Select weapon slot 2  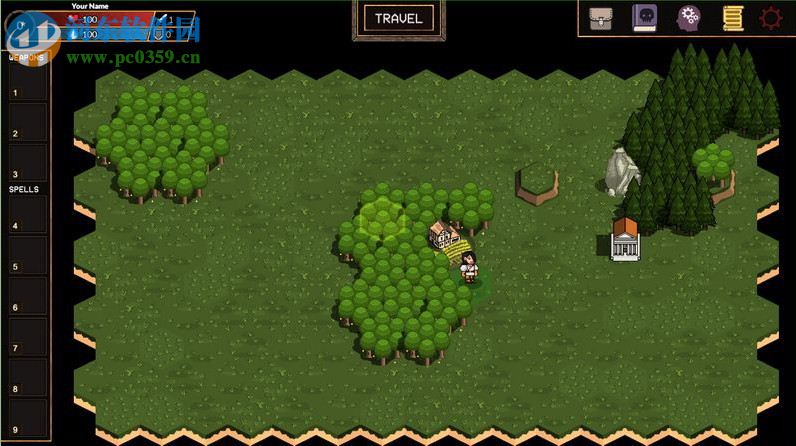(x=27, y=129)
